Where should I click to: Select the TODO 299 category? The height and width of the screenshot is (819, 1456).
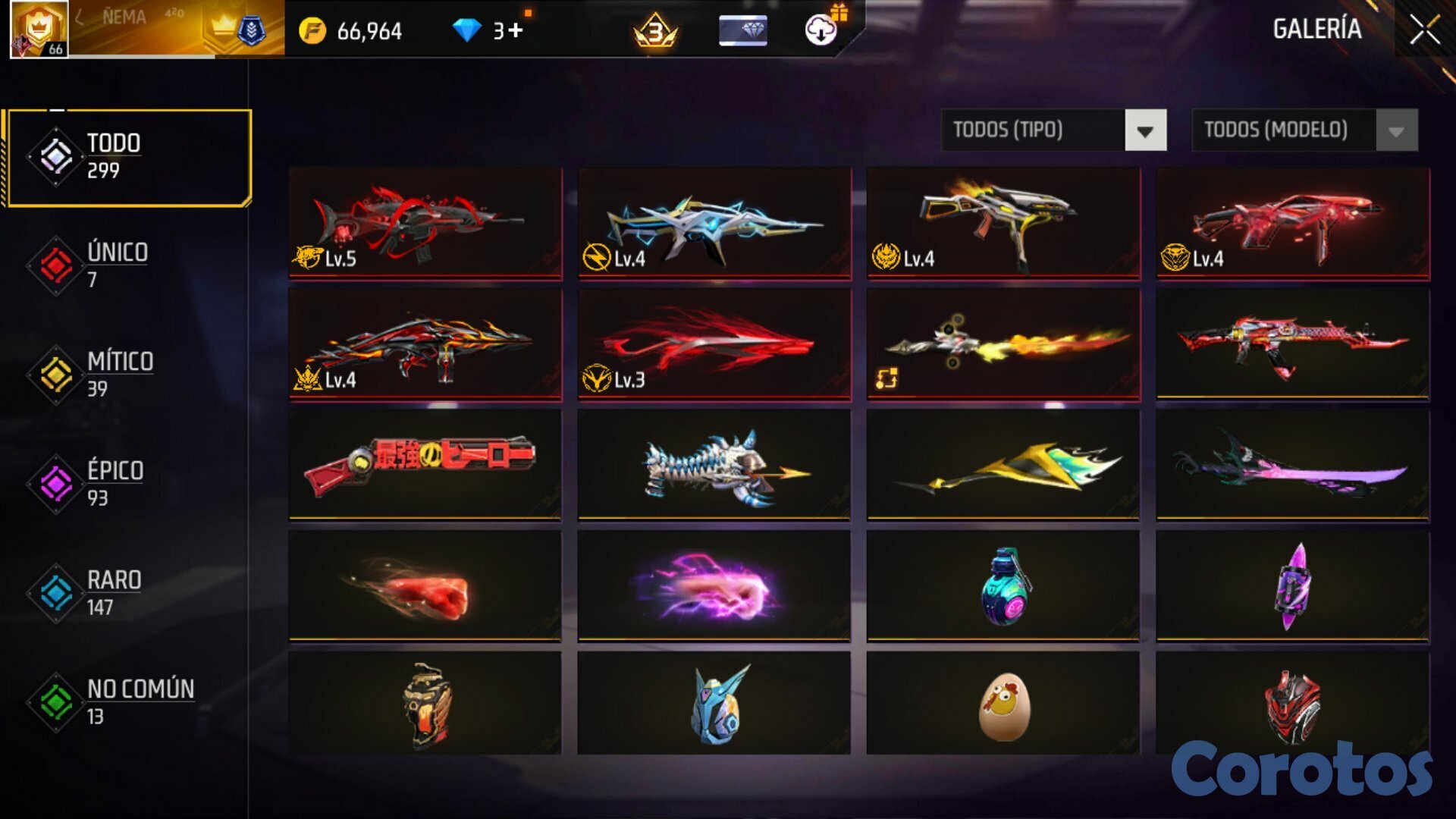click(x=129, y=157)
